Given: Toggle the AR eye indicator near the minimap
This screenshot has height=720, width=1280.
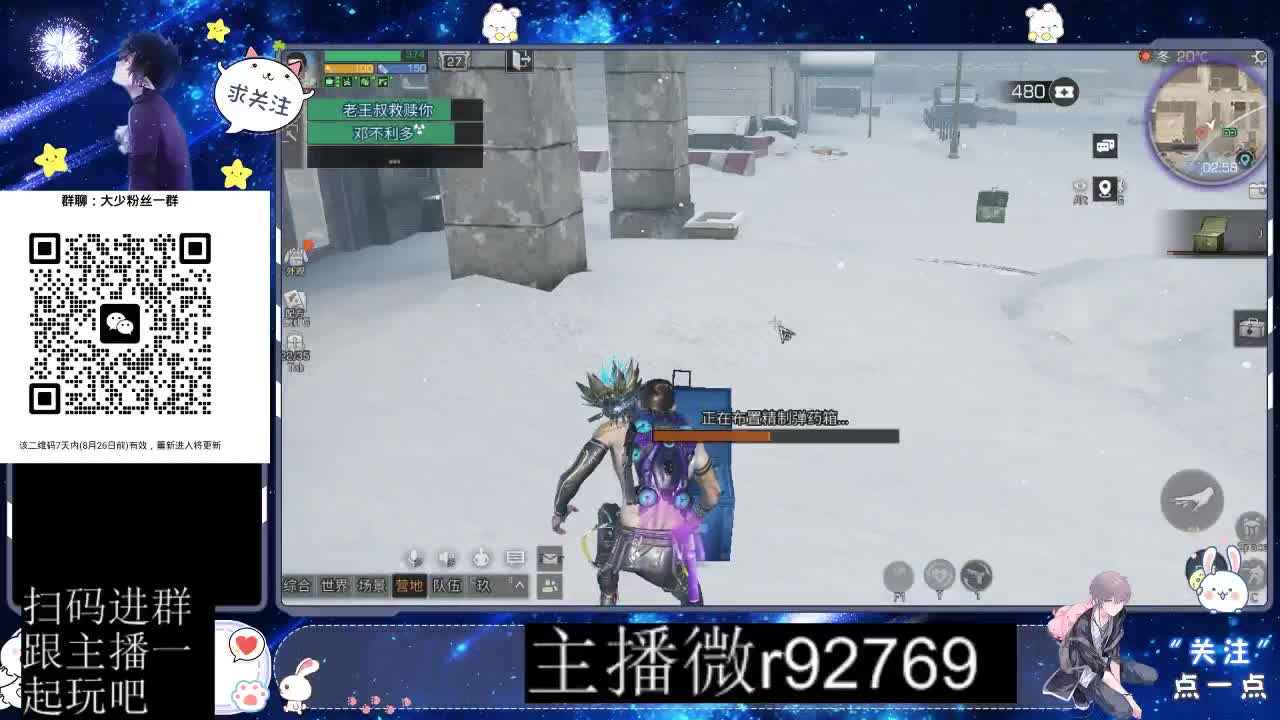Looking at the screenshot, I should [1082, 188].
